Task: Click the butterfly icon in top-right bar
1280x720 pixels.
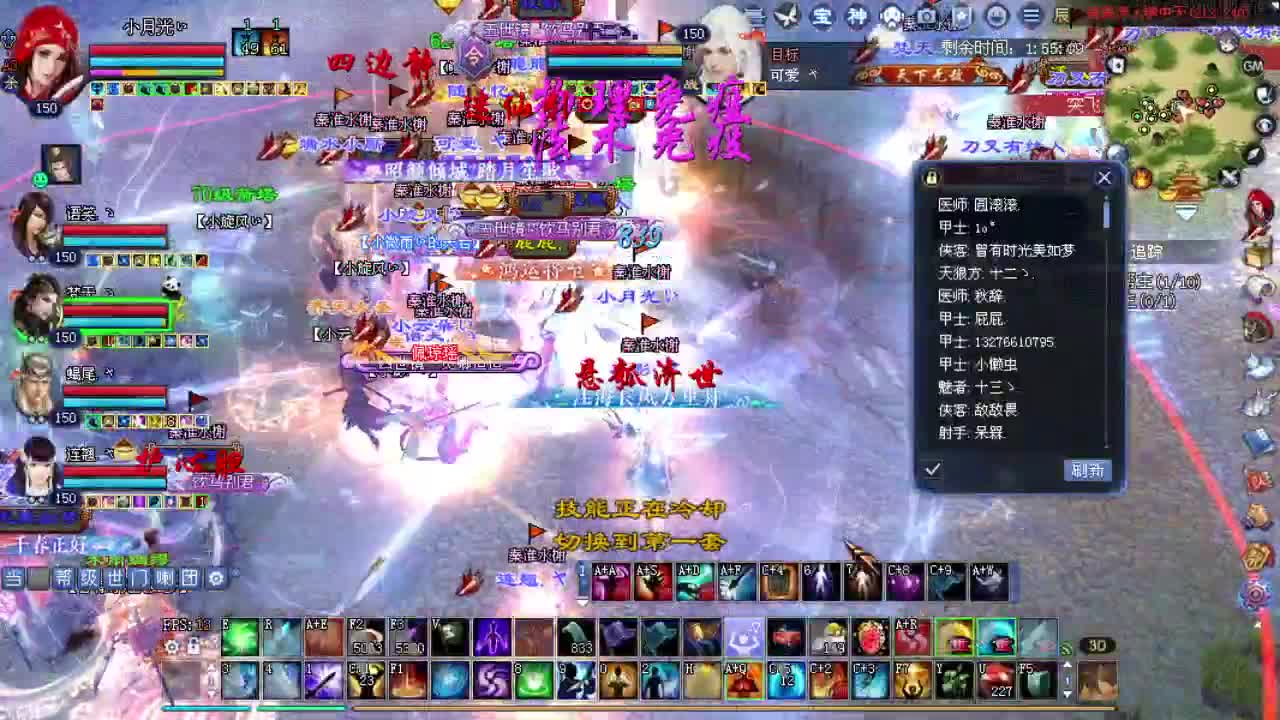Action: (x=786, y=15)
